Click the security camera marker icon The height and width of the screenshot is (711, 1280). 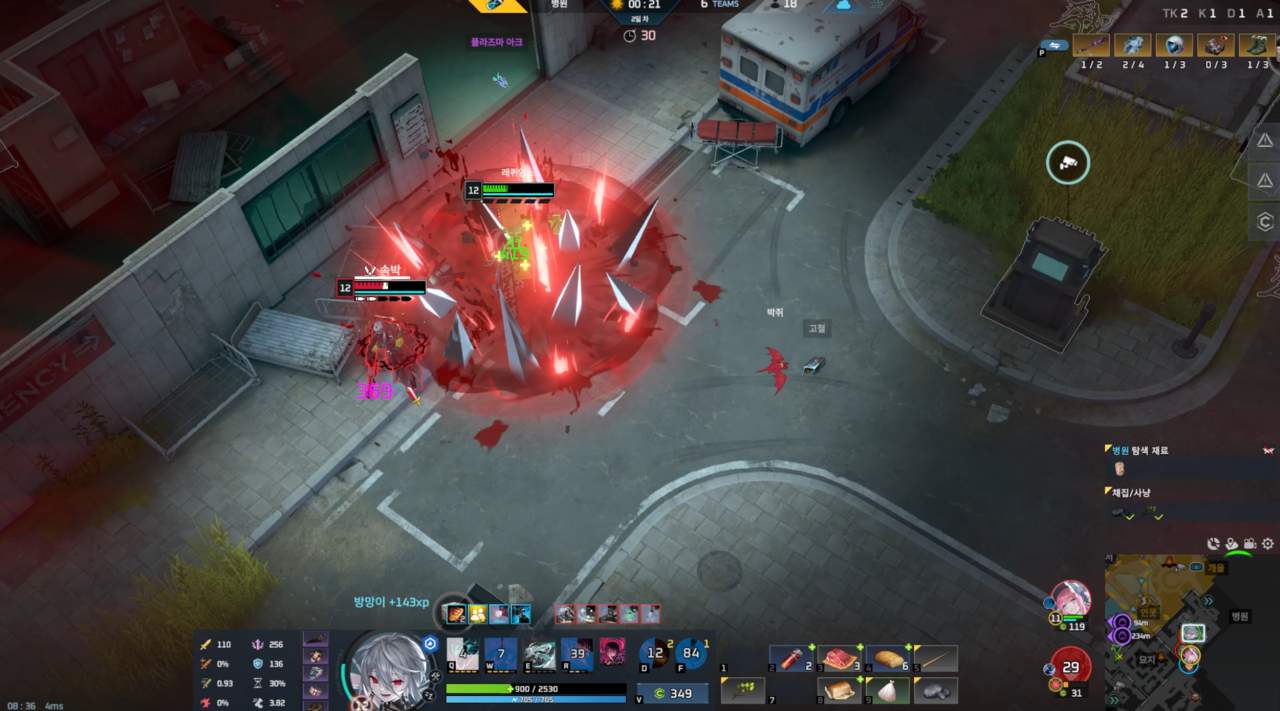coord(1068,162)
